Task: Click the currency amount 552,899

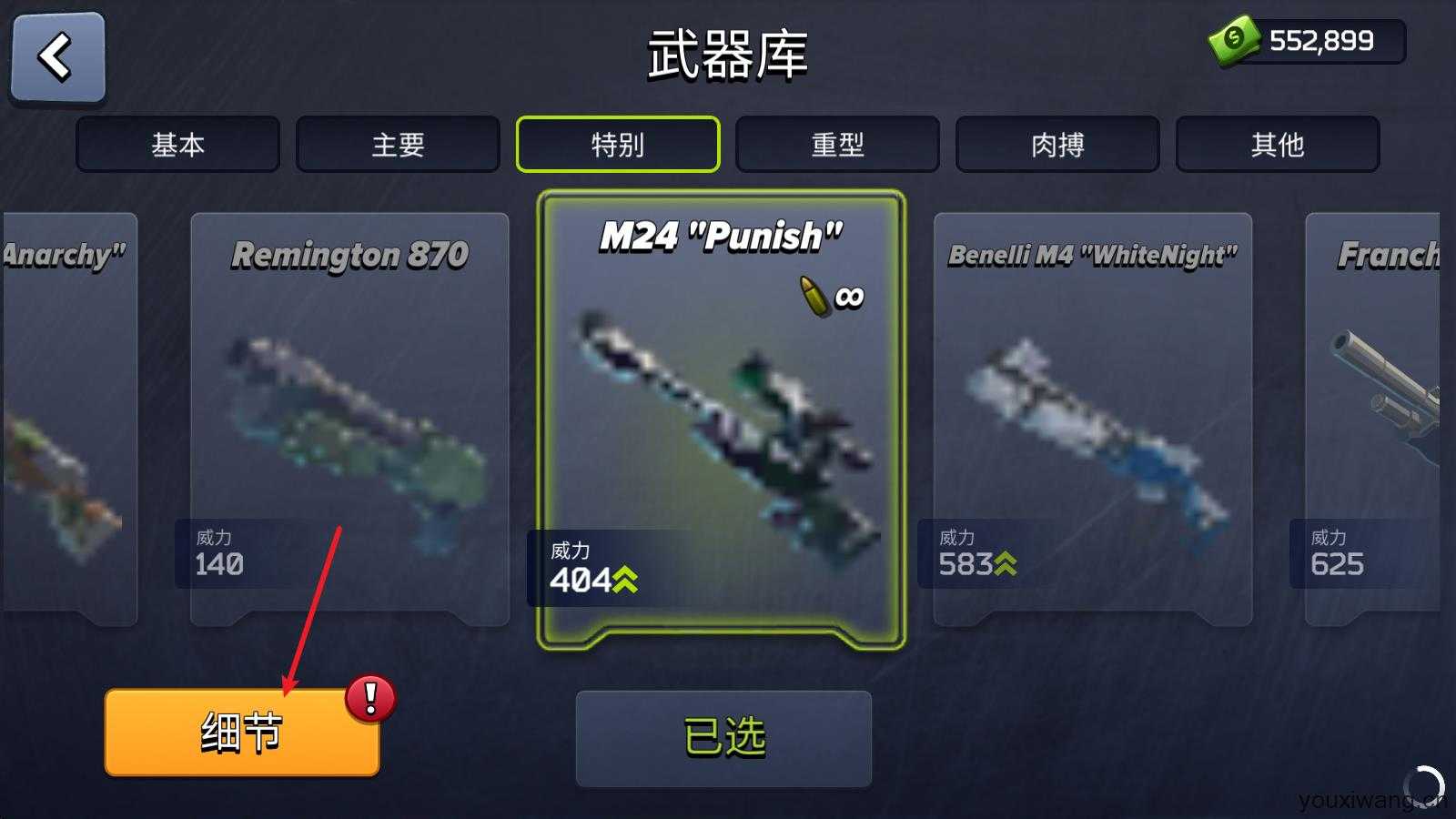Action: pyautogui.click(x=1321, y=39)
